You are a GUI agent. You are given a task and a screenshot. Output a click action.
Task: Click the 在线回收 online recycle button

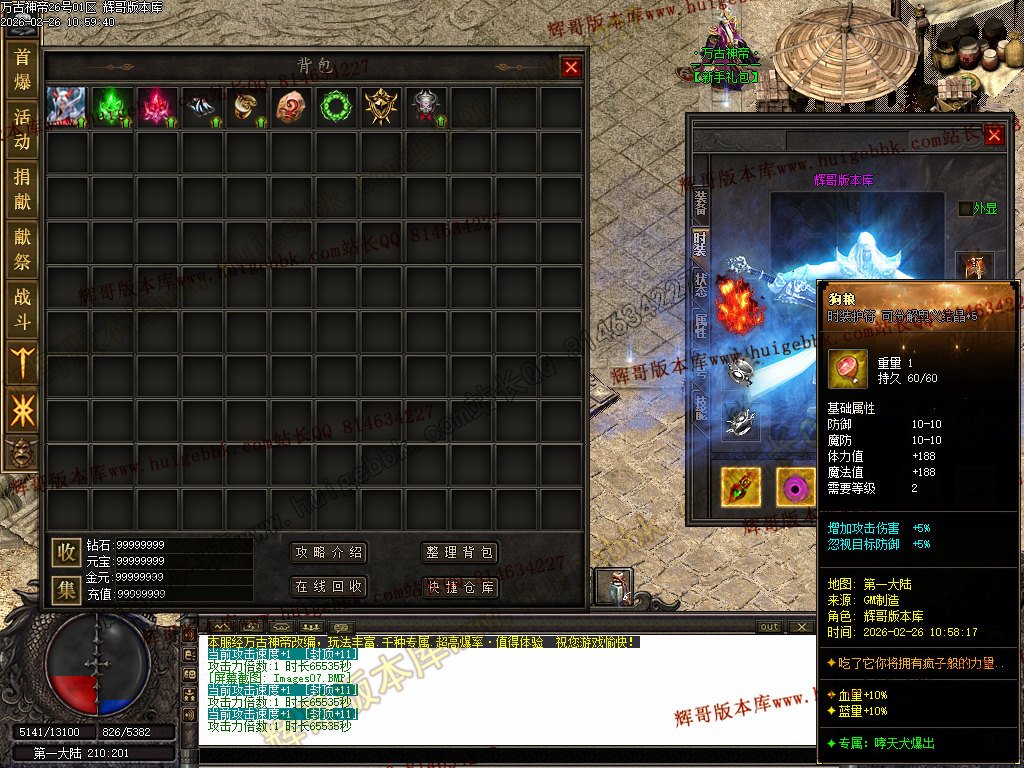[x=328, y=586]
